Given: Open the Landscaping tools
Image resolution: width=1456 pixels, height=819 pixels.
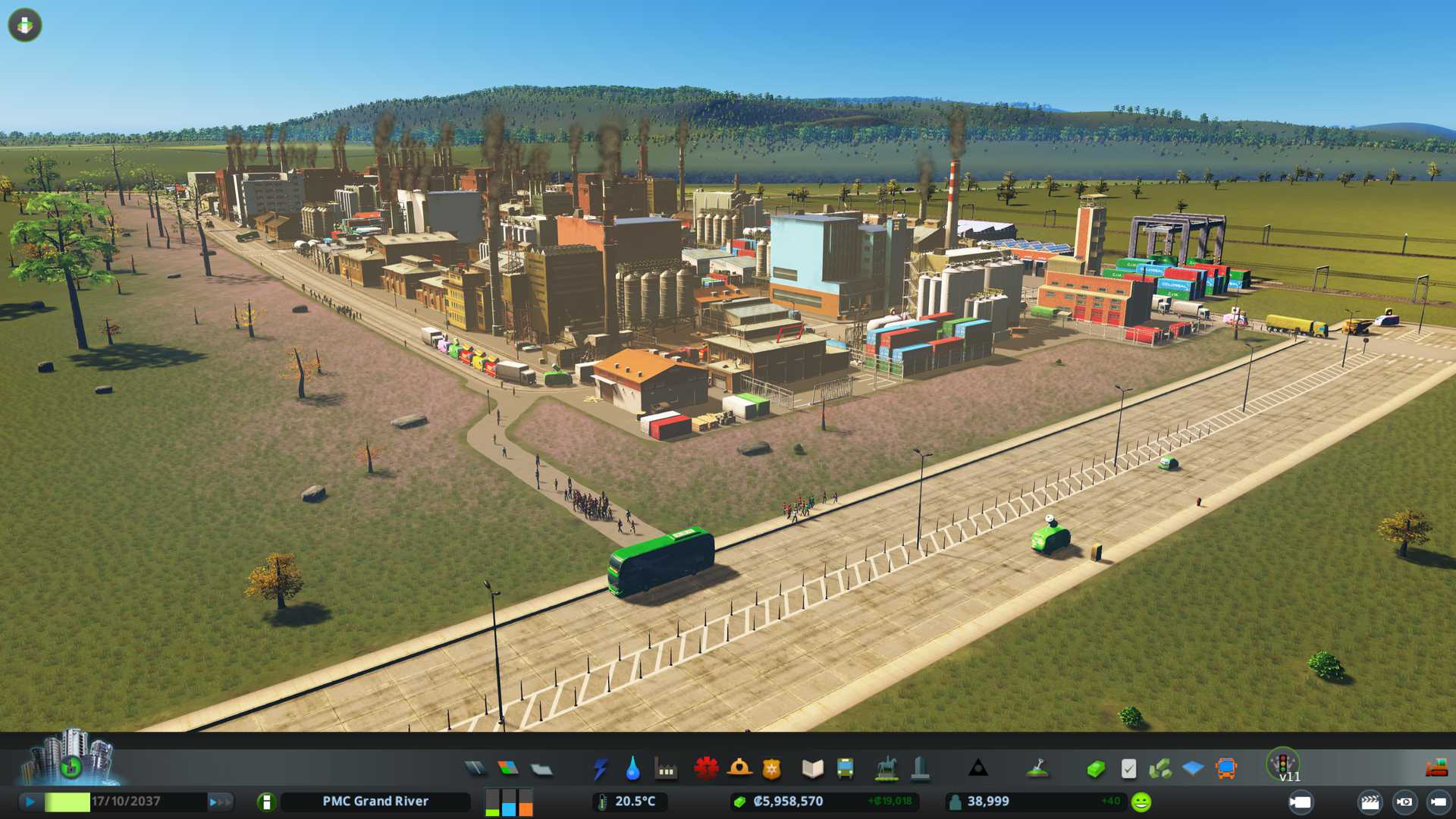Looking at the screenshot, I should click(x=1037, y=769).
